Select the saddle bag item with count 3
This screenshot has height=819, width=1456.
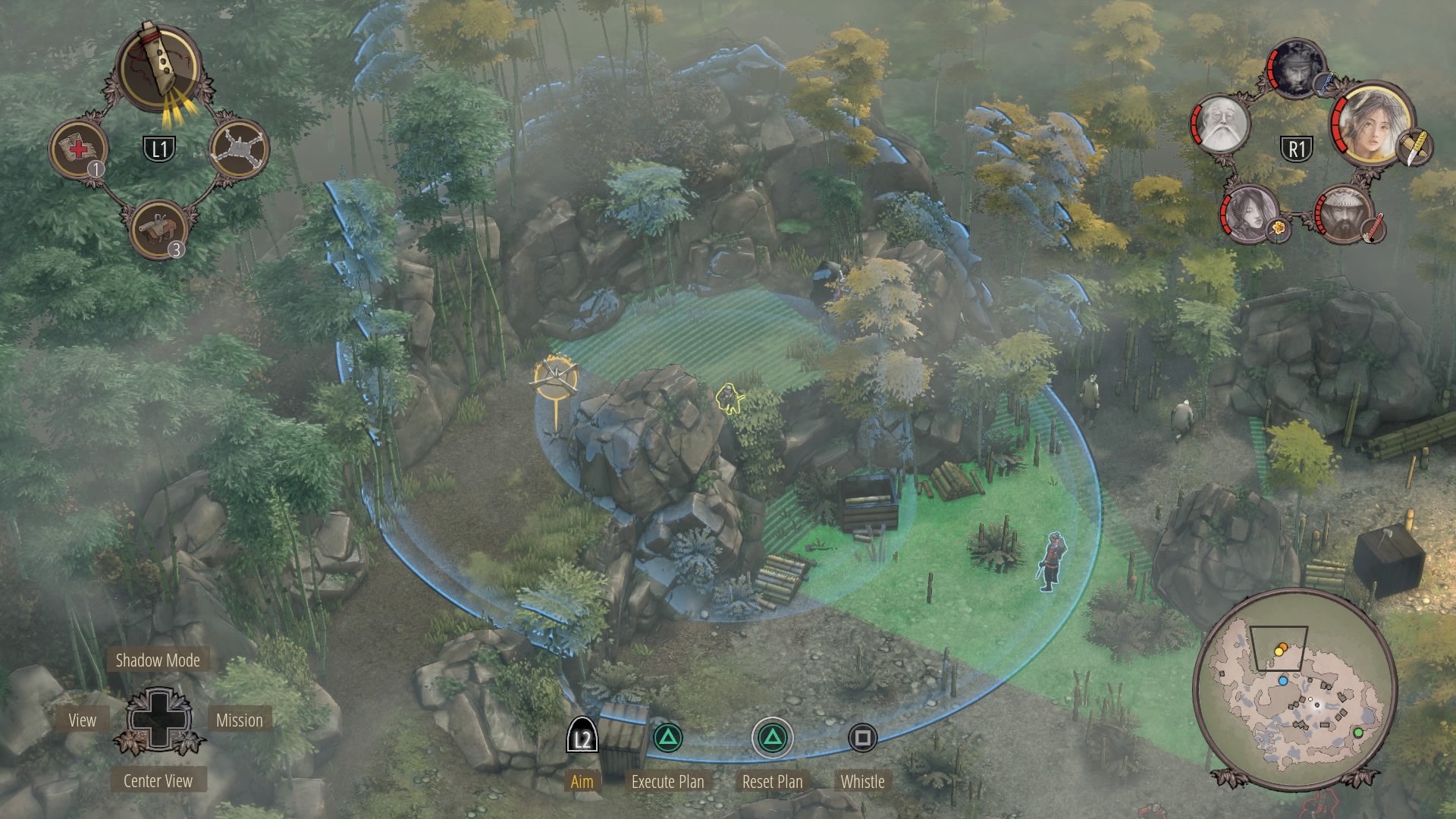click(x=158, y=227)
